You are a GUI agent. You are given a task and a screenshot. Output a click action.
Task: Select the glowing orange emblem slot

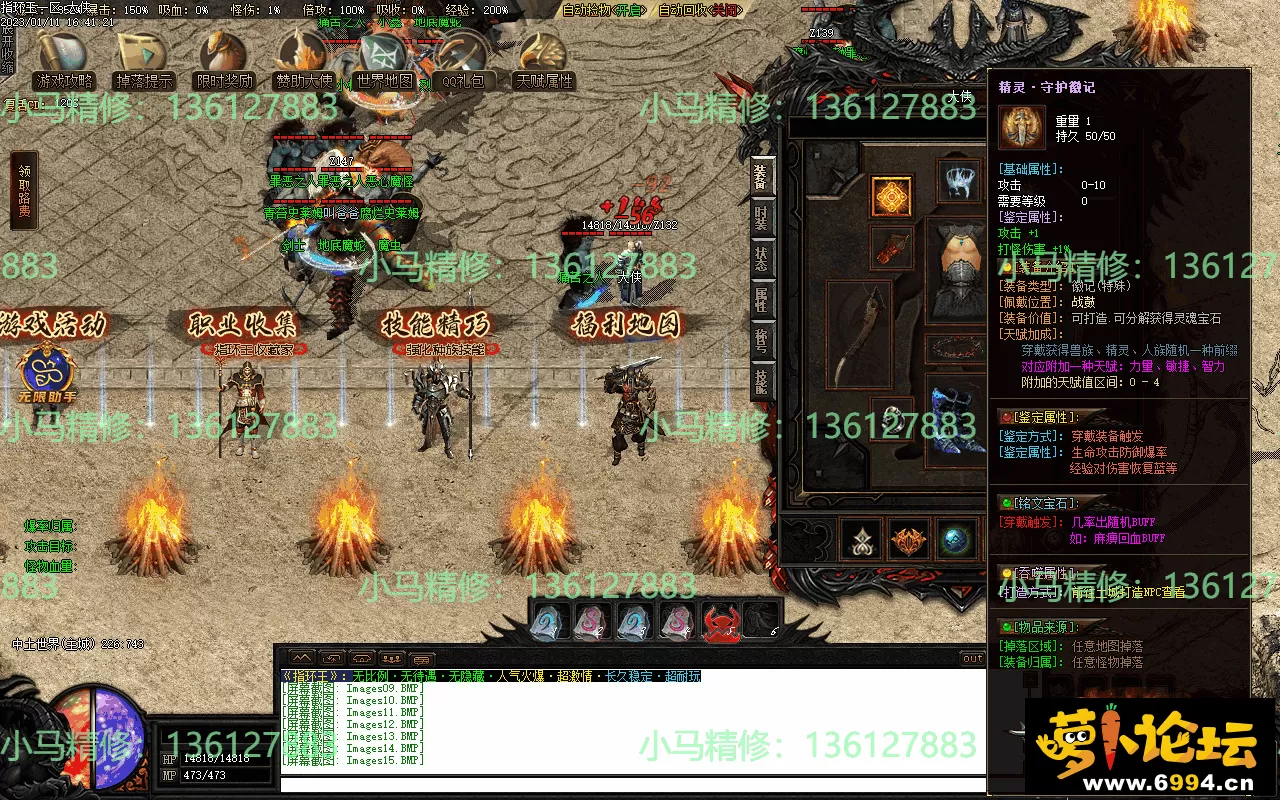tap(891, 196)
